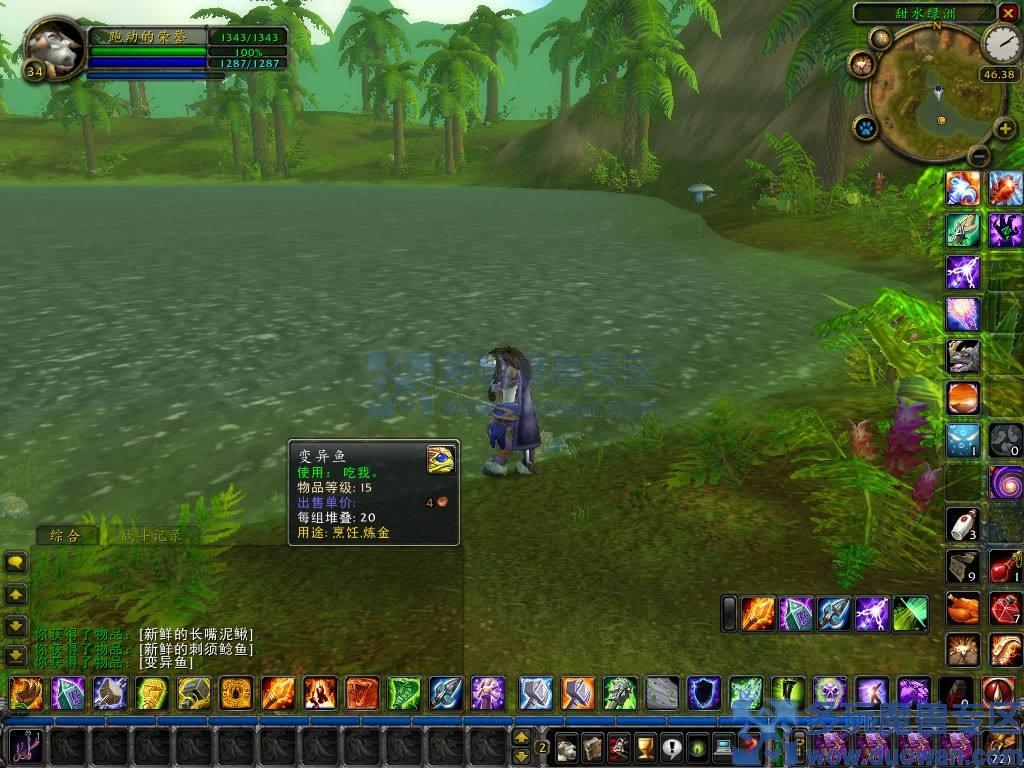Page the action bar up with arrow

pyautogui.click(x=521, y=738)
